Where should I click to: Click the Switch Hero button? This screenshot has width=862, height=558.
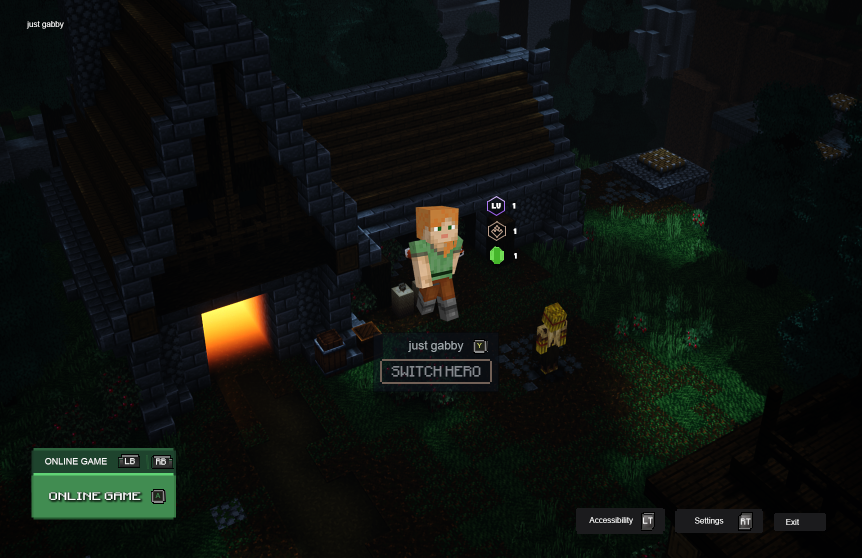(436, 372)
